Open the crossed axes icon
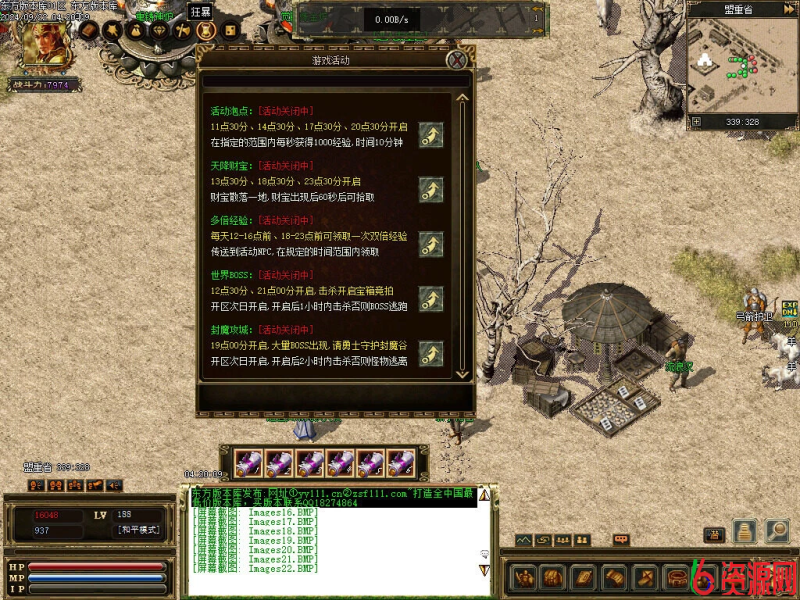 pyautogui.click(x=183, y=31)
